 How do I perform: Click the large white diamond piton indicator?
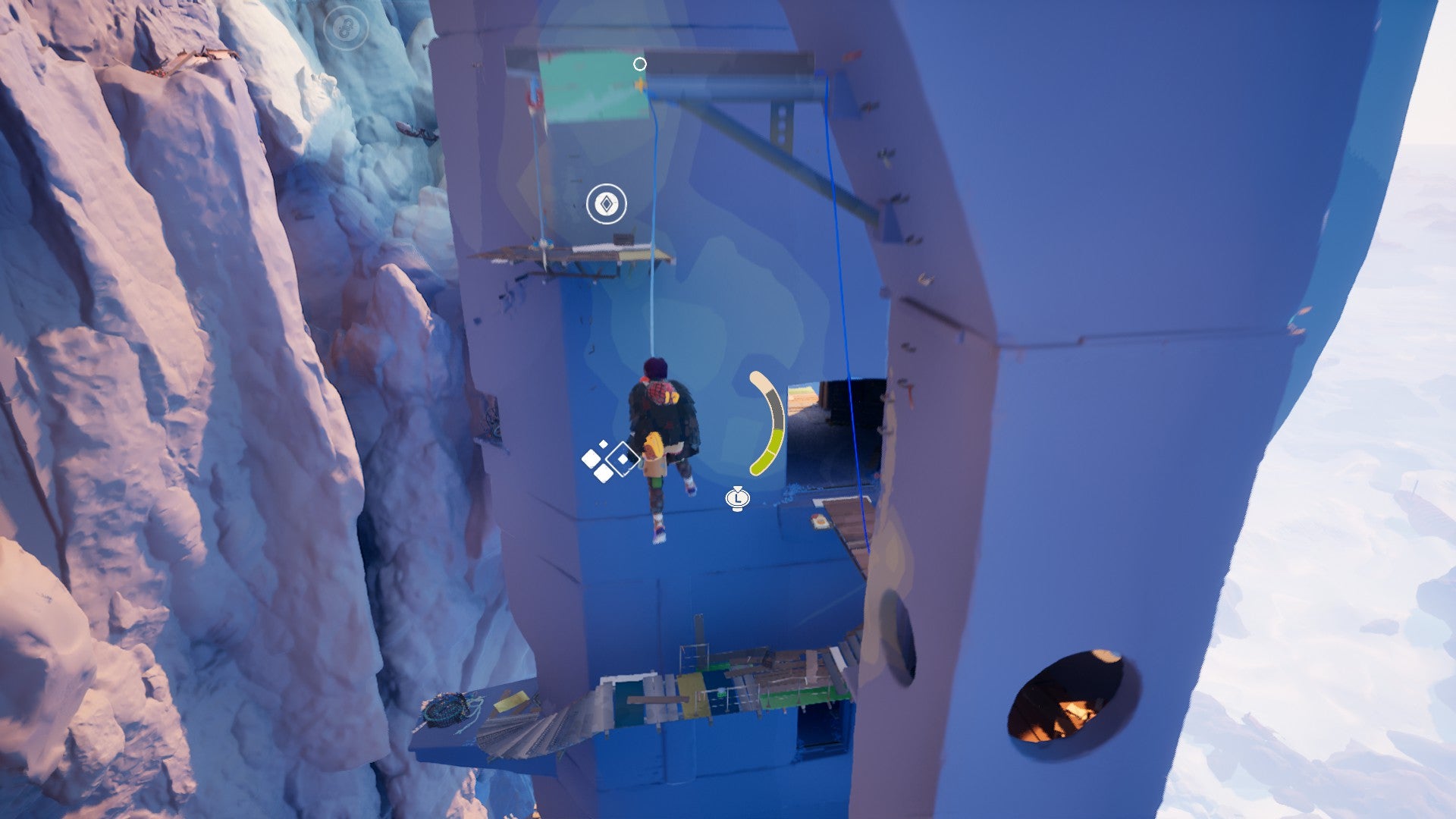[623, 458]
